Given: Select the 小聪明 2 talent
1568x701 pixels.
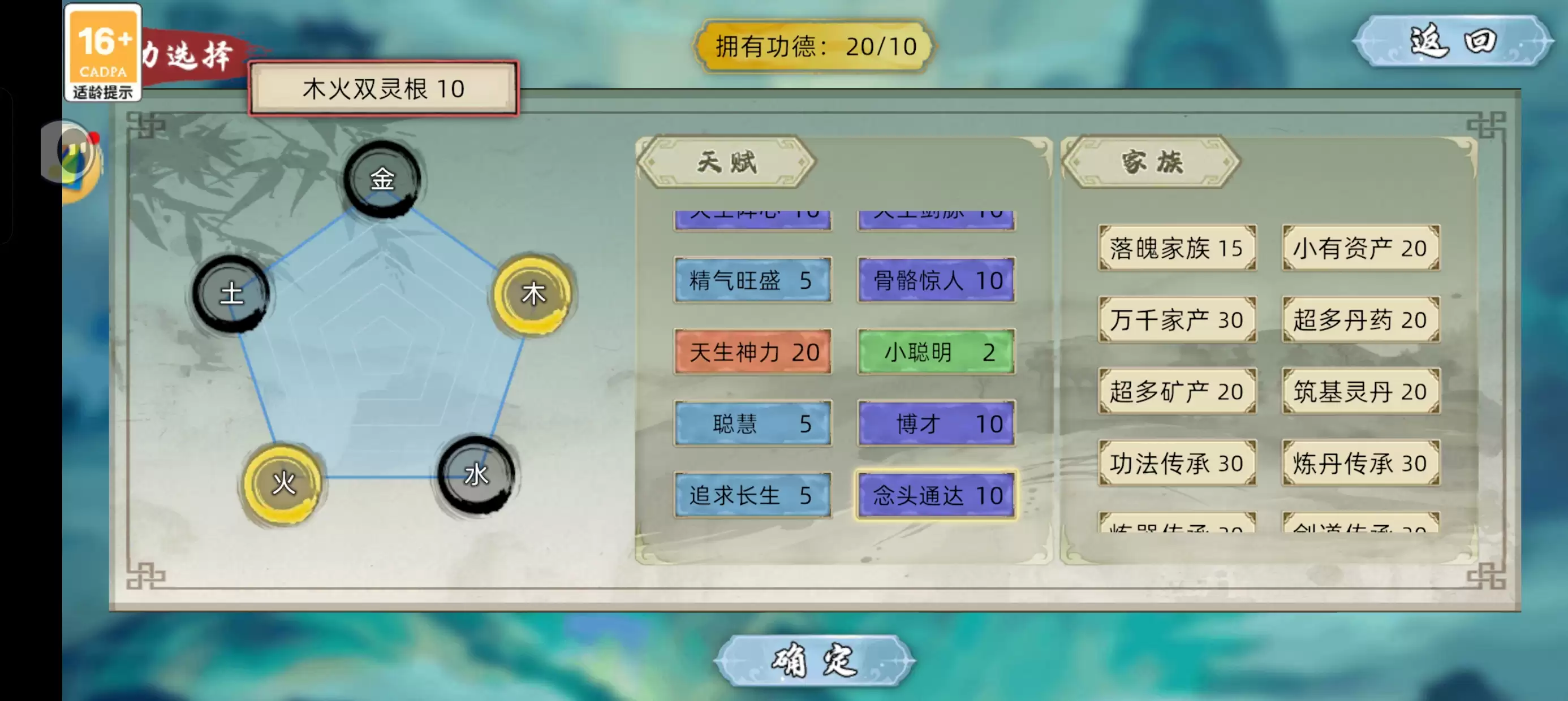Looking at the screenshot, I should click(936, 352).
